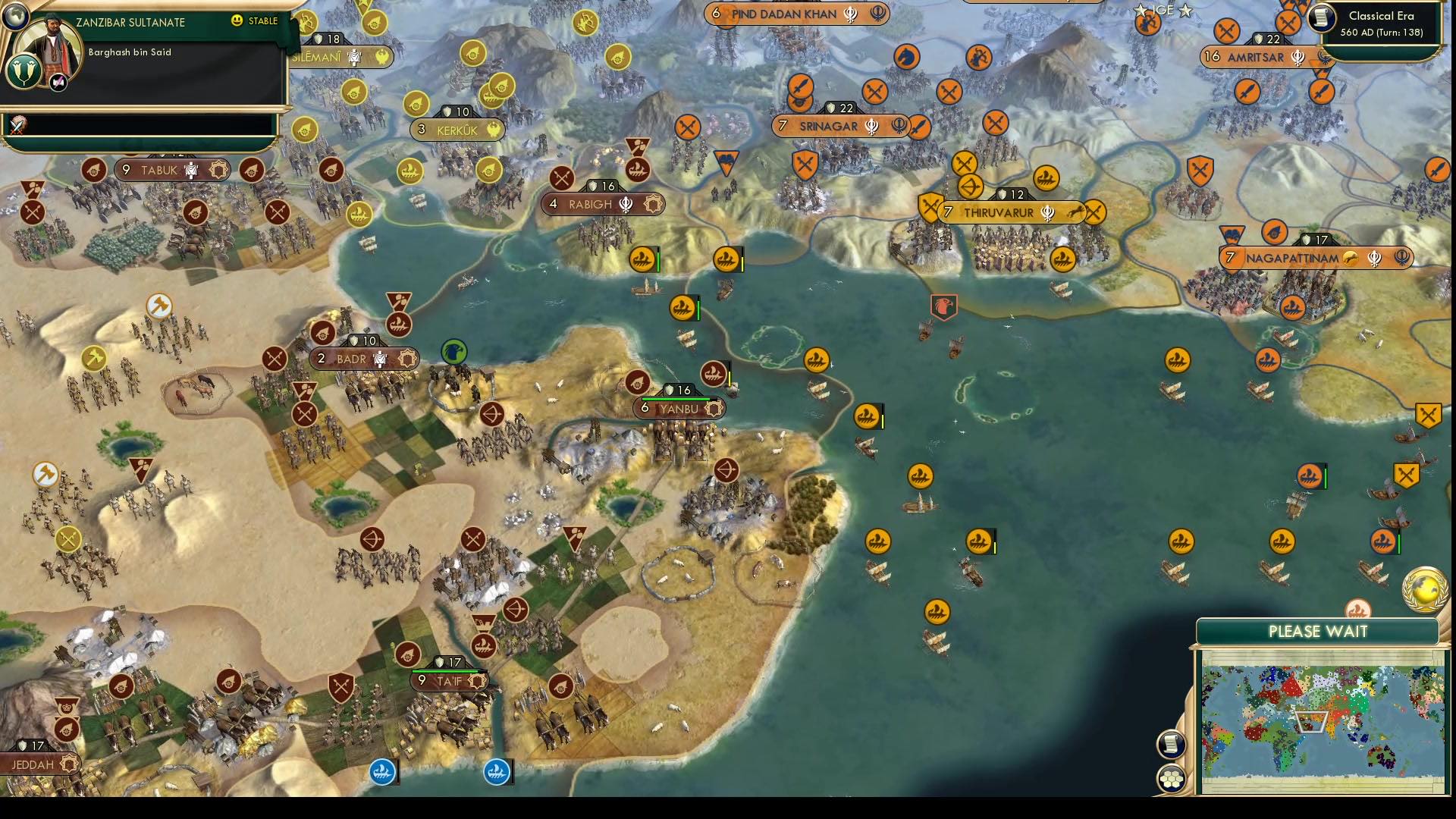The height and width of the screenshot is (819, 1456).
Task: Select Srinagar's city name banner
Action: [x=829, y=127]
